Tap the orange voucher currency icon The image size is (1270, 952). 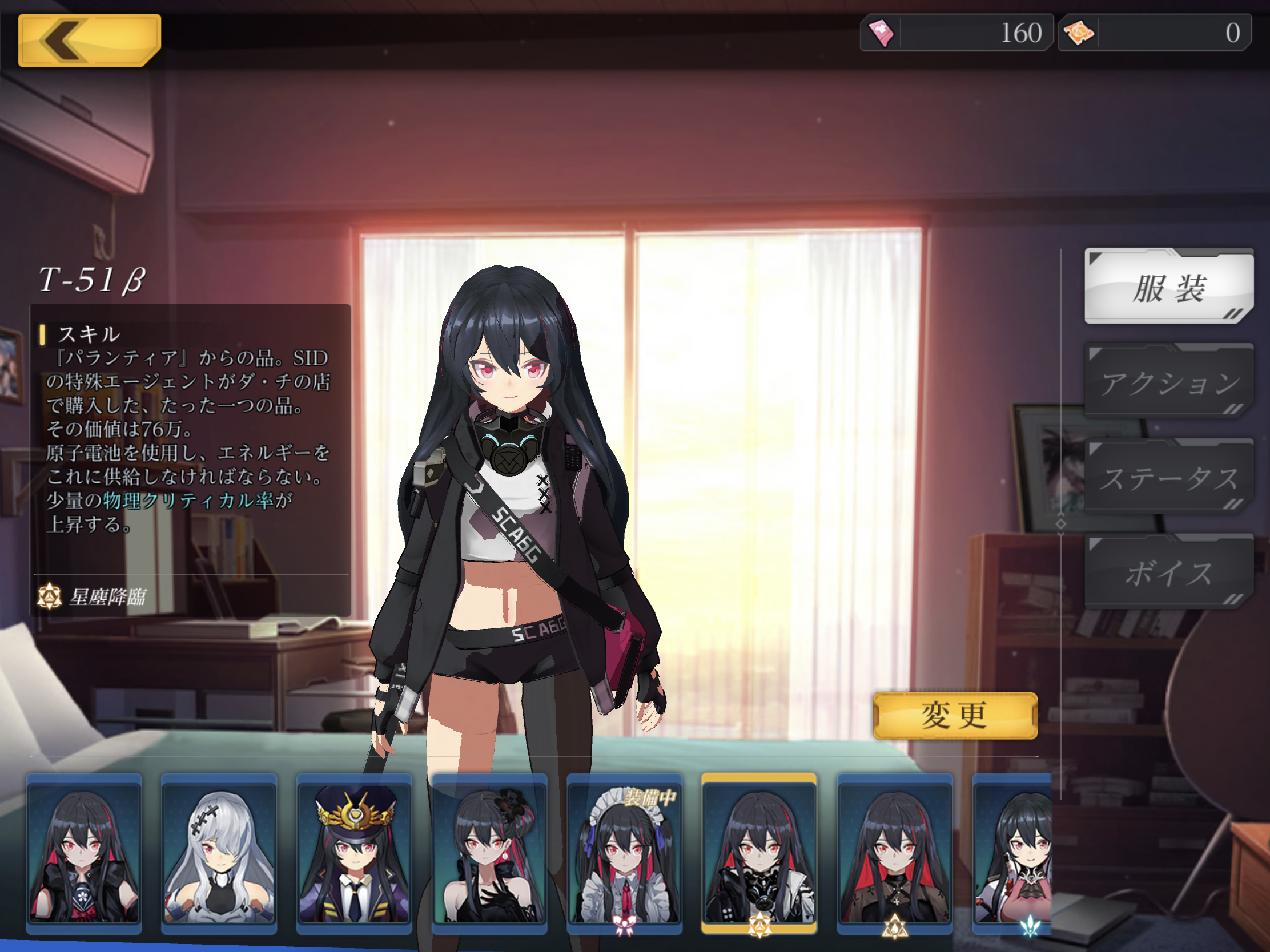click(x=1079, y=33)
